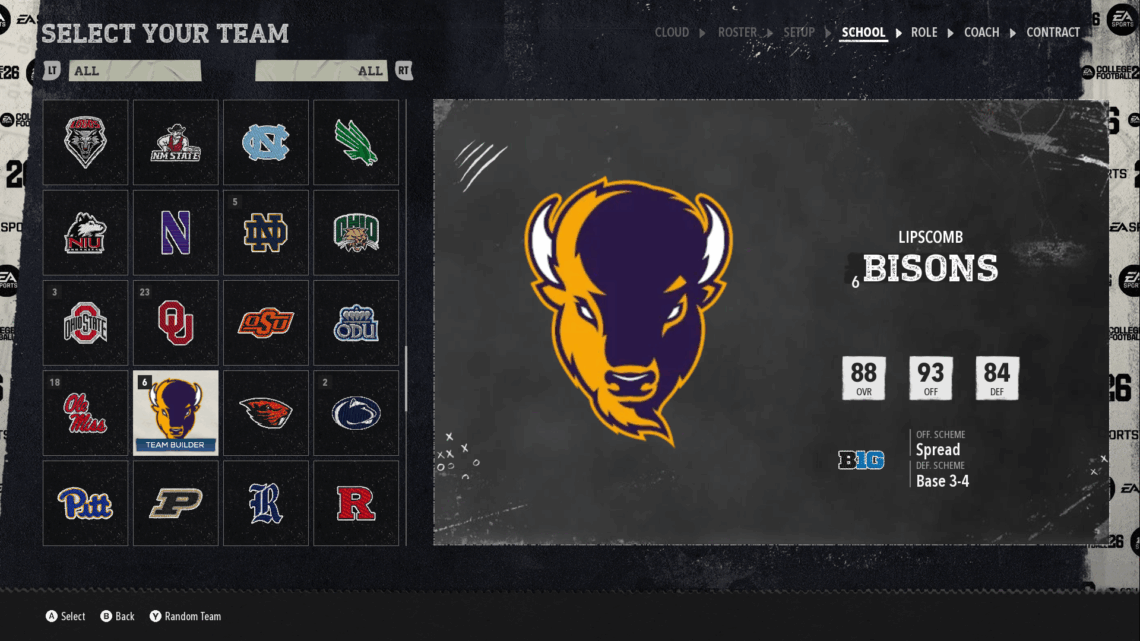Choose the Oklahoma State OSU tile

tap(265, 322)
